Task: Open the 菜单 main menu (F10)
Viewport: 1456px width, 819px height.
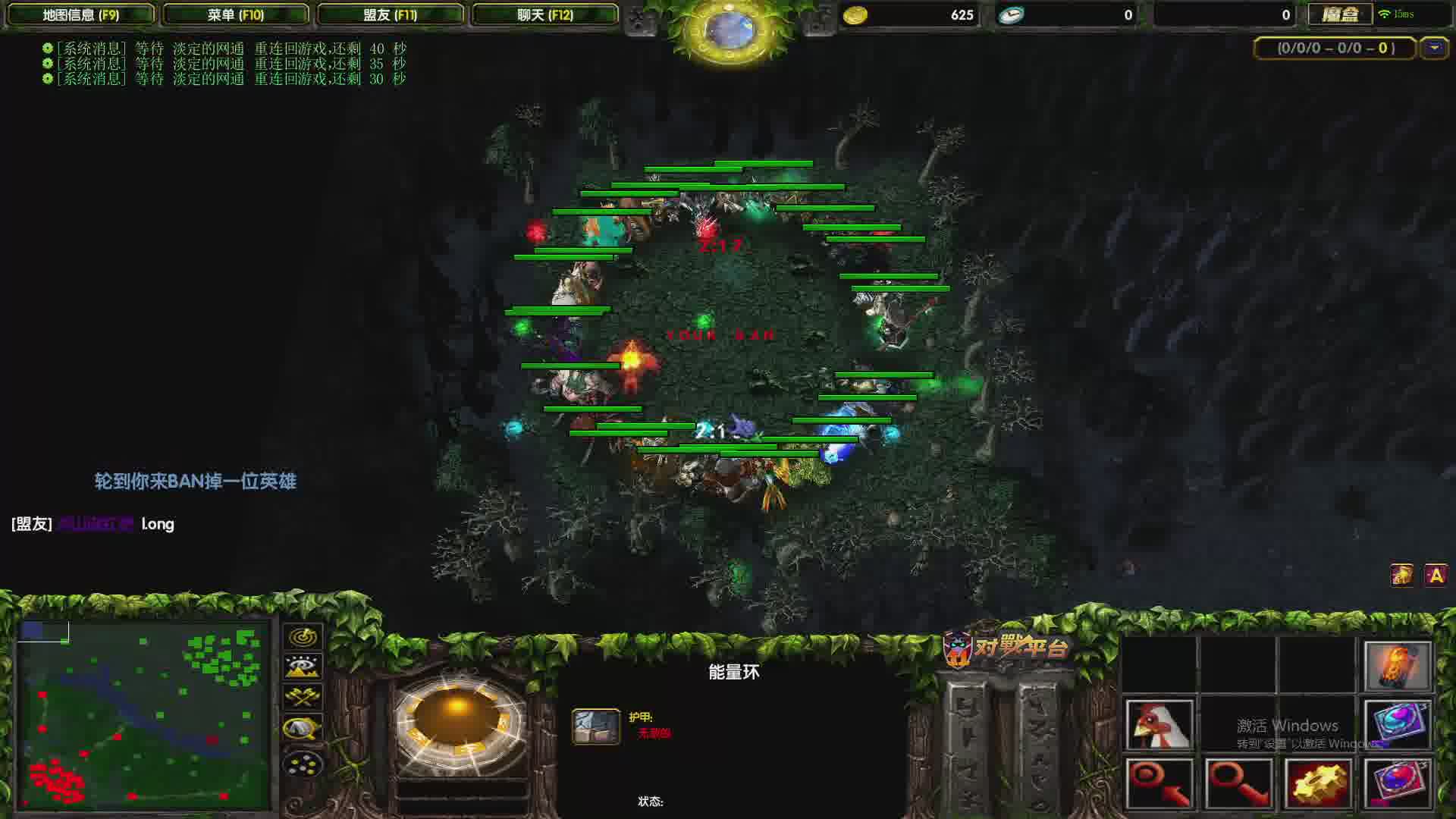Action: [236, 14]
